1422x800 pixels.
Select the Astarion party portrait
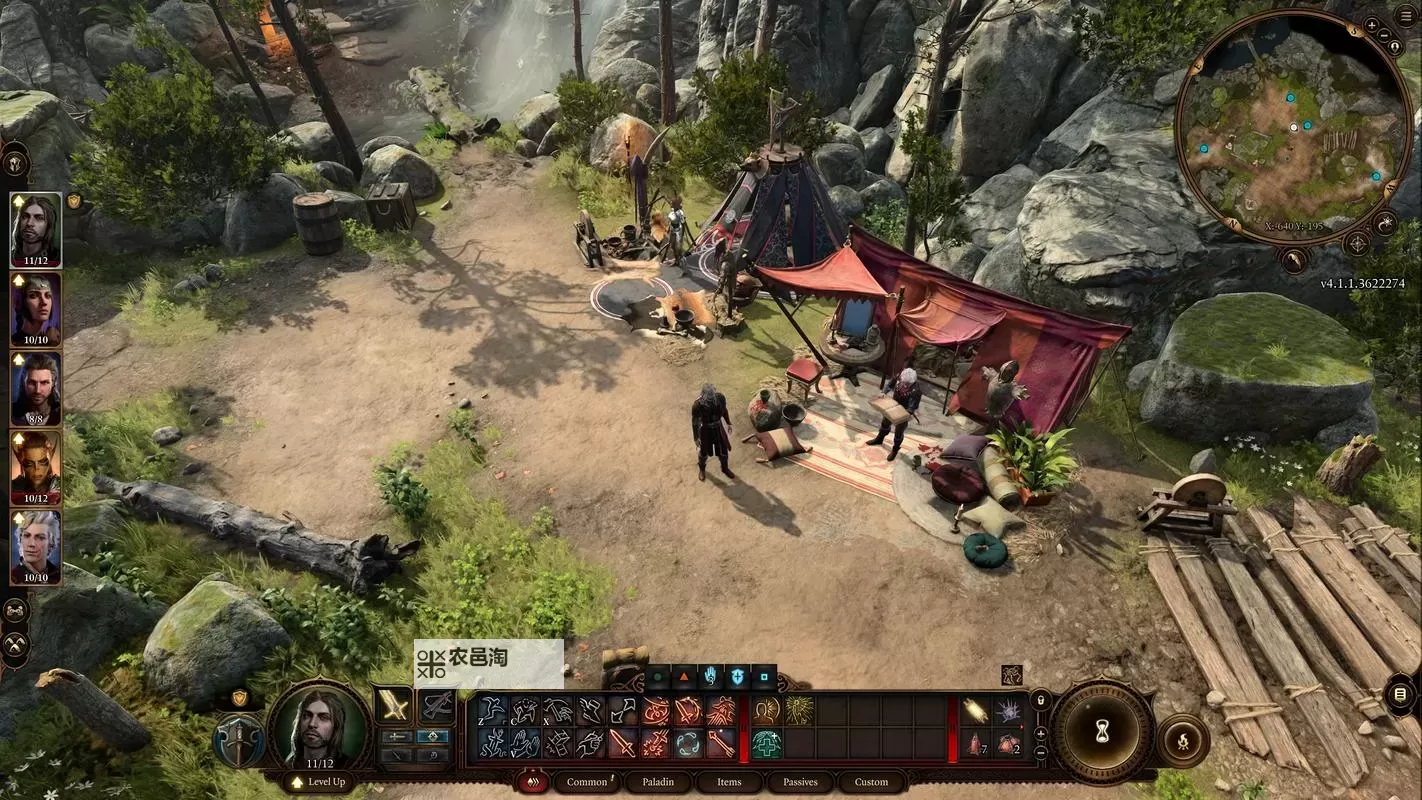pyautogui.click(x=36, y=548)
